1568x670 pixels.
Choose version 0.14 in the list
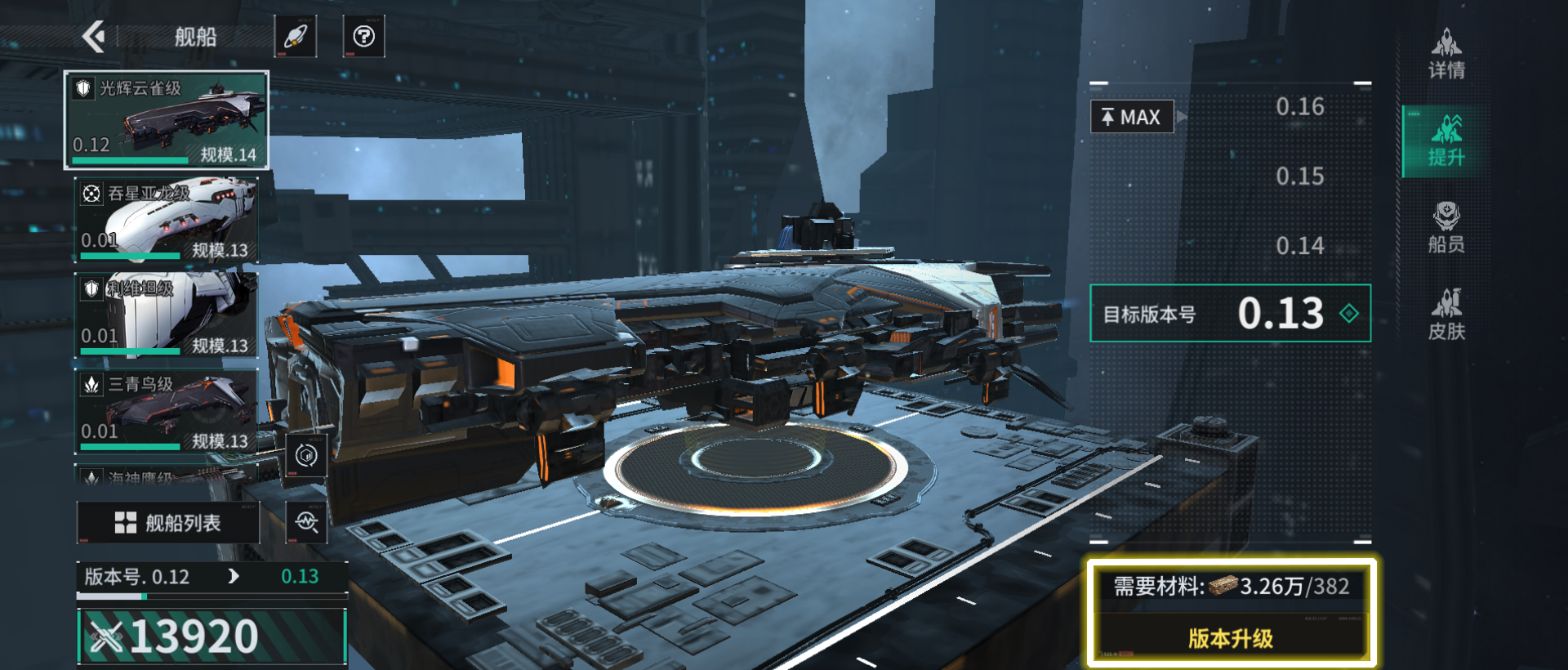pyautogui.click(x=1299, y=245)
